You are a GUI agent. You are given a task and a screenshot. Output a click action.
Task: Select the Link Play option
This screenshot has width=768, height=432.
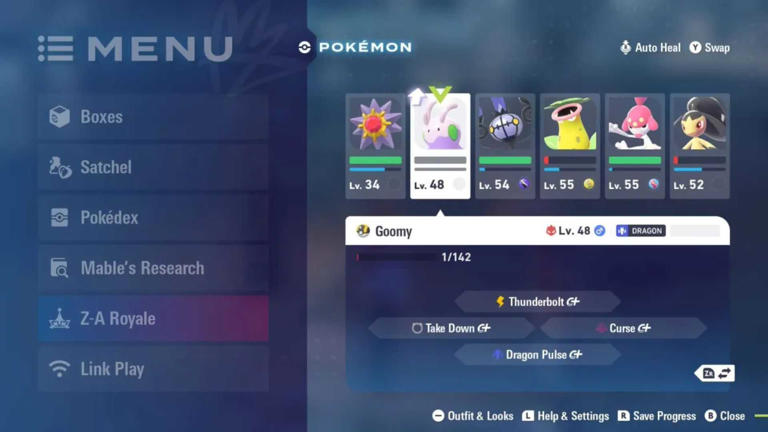tap(152, 369)
